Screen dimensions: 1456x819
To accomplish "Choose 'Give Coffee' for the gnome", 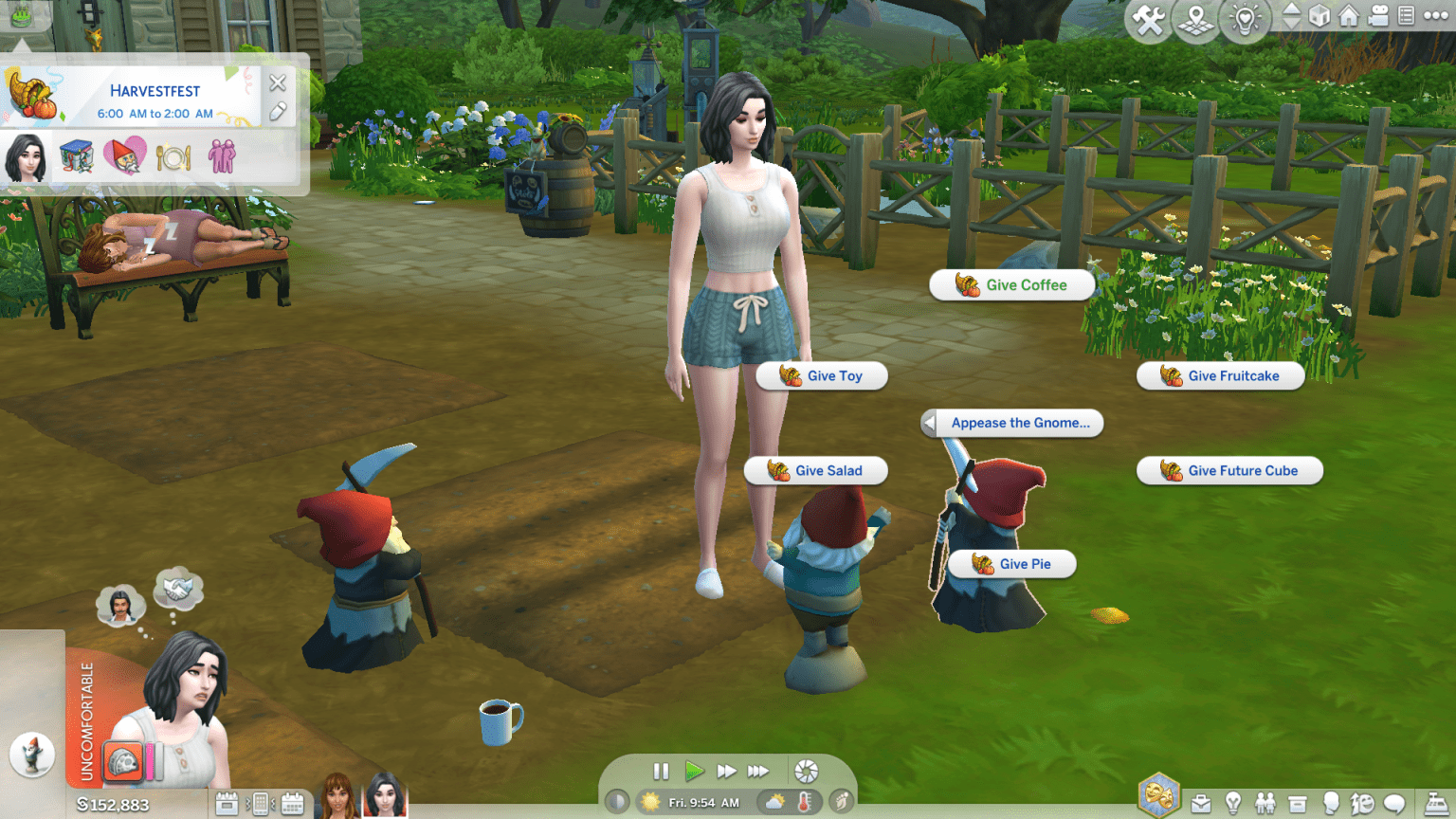I will click(1012, 284).
